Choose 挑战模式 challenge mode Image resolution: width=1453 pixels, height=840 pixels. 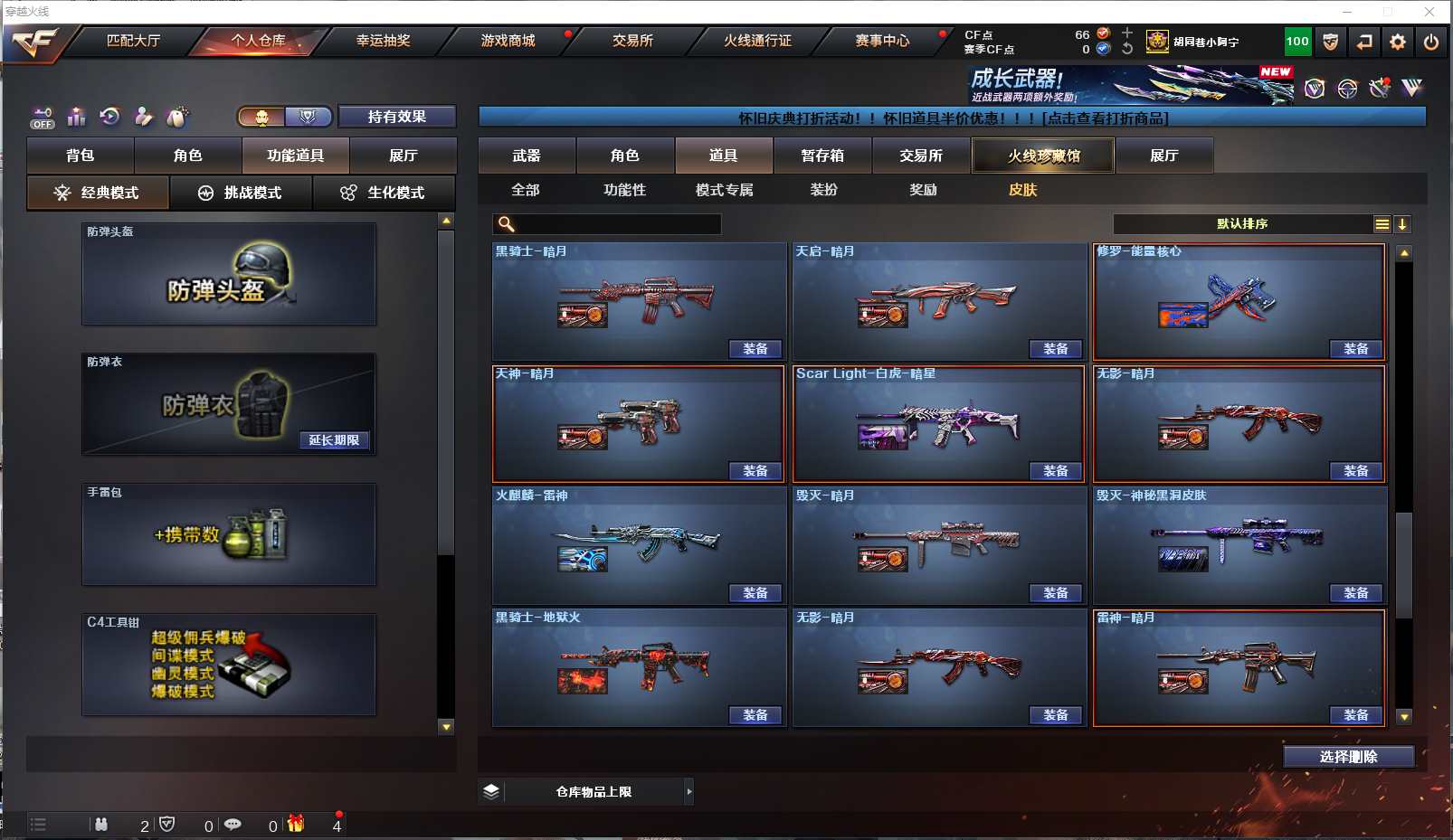(x=241, y=193)
